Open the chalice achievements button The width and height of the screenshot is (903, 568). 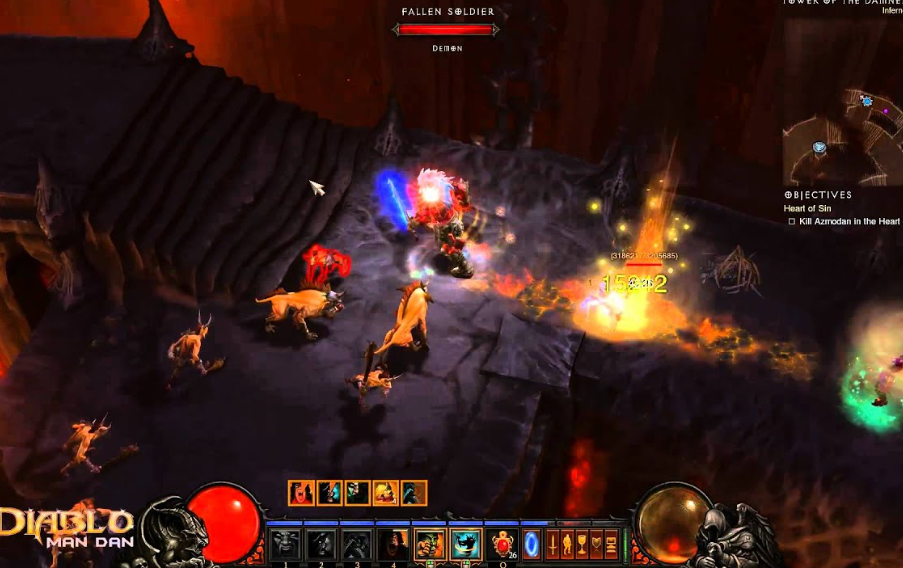click(582, 545)
